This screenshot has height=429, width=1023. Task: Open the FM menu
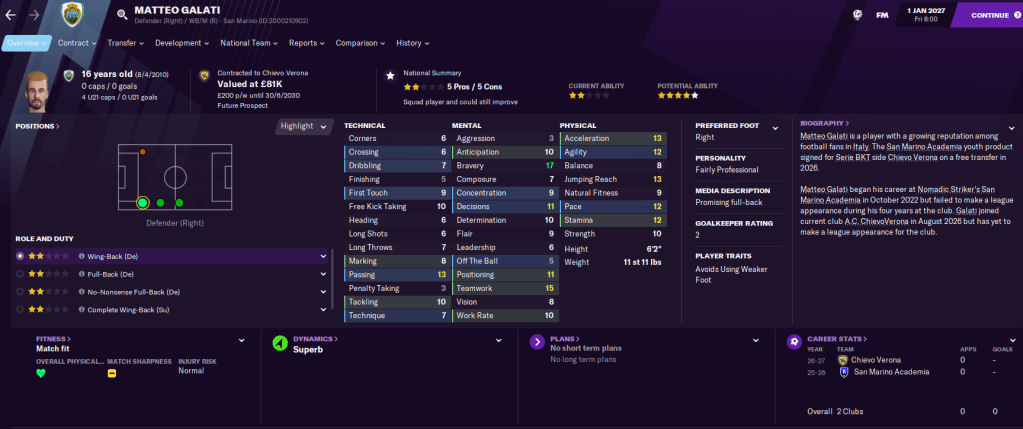[x=882, y=15]
